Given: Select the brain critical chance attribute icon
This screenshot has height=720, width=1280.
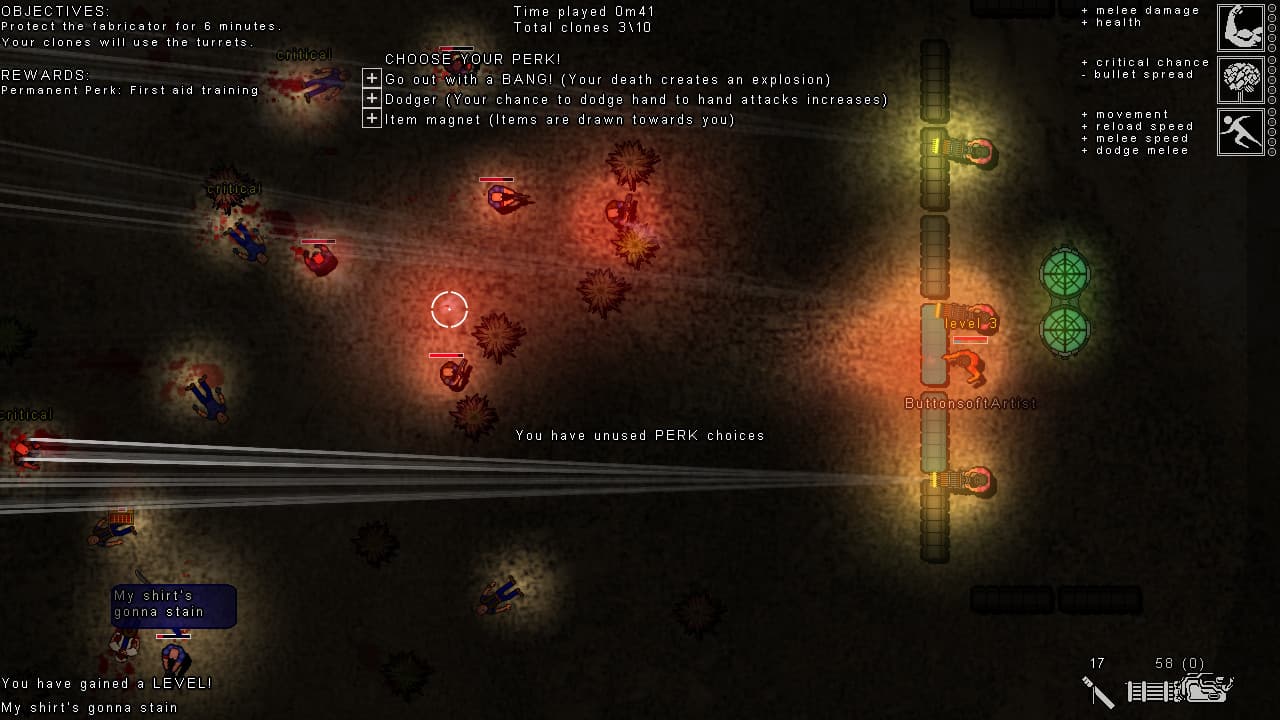Looking at the screenshot, I should pyautogui.click(x=1241, y=80).
